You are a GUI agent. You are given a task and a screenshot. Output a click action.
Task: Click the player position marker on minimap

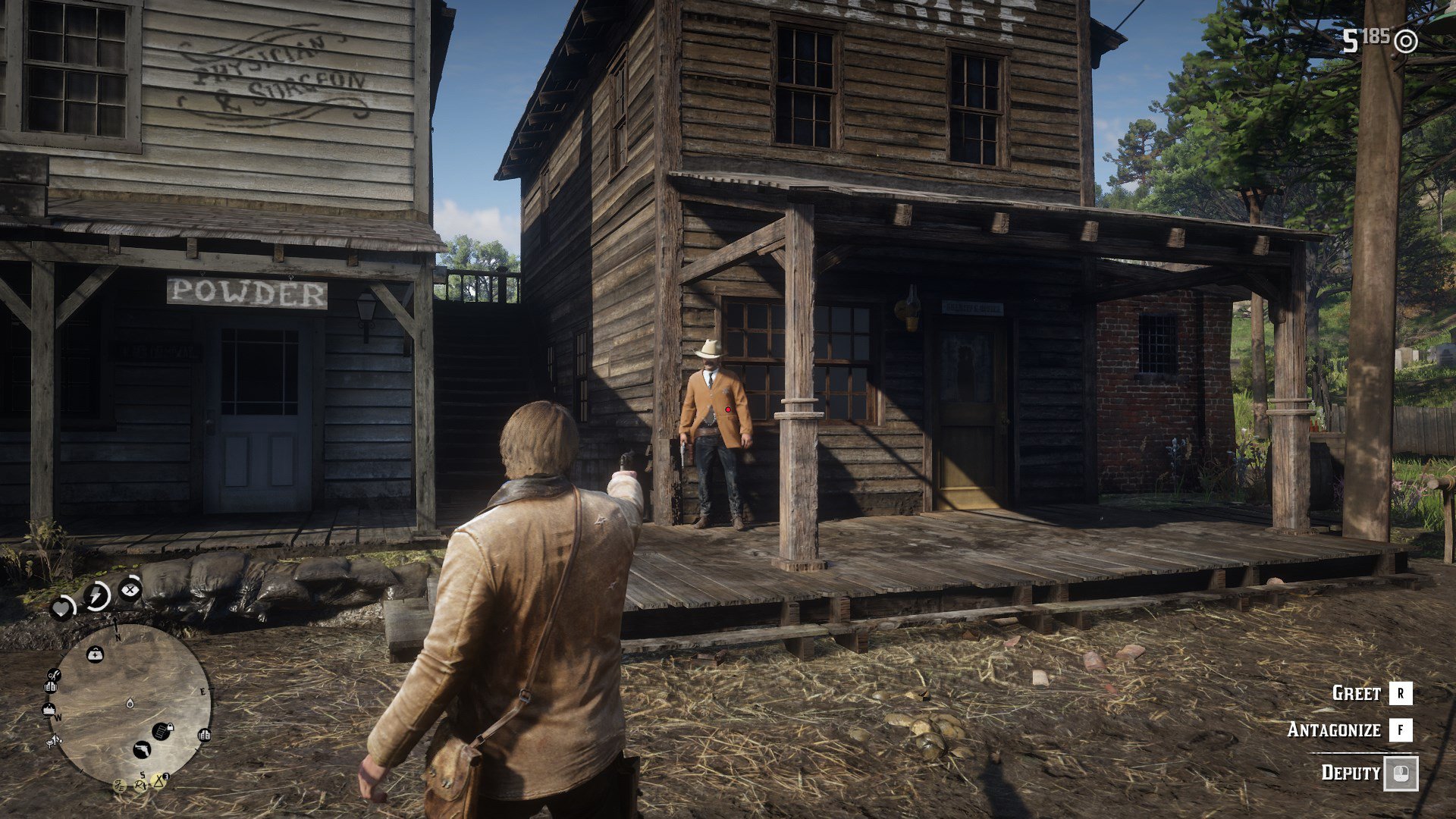130,704
